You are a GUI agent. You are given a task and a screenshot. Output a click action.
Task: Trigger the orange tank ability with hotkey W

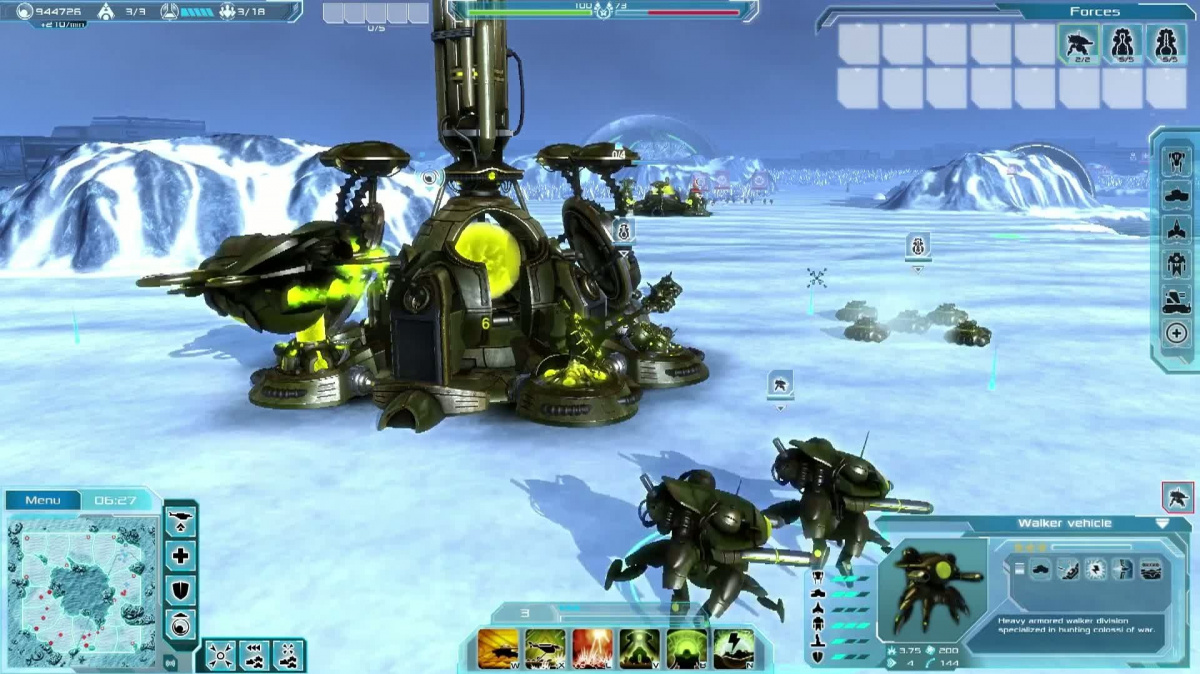pyautogui.click(x=499, y=649)
